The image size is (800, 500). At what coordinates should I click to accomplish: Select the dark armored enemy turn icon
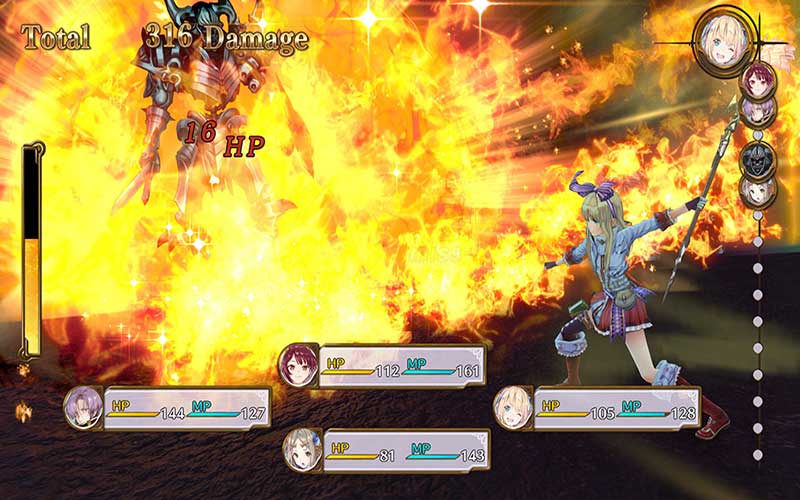pos(757,159)
